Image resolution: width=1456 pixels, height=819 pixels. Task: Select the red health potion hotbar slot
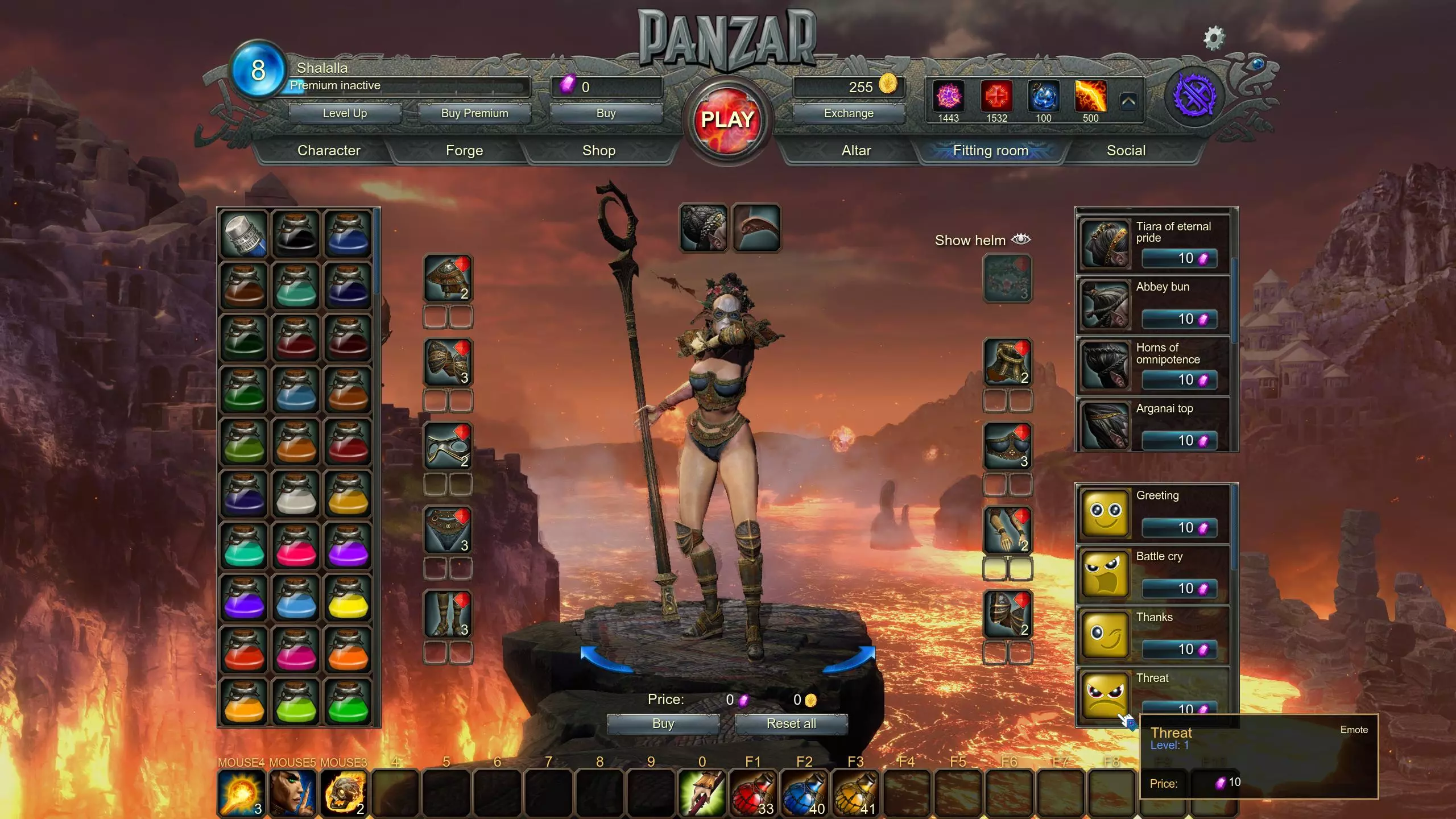tap(753, 793)
